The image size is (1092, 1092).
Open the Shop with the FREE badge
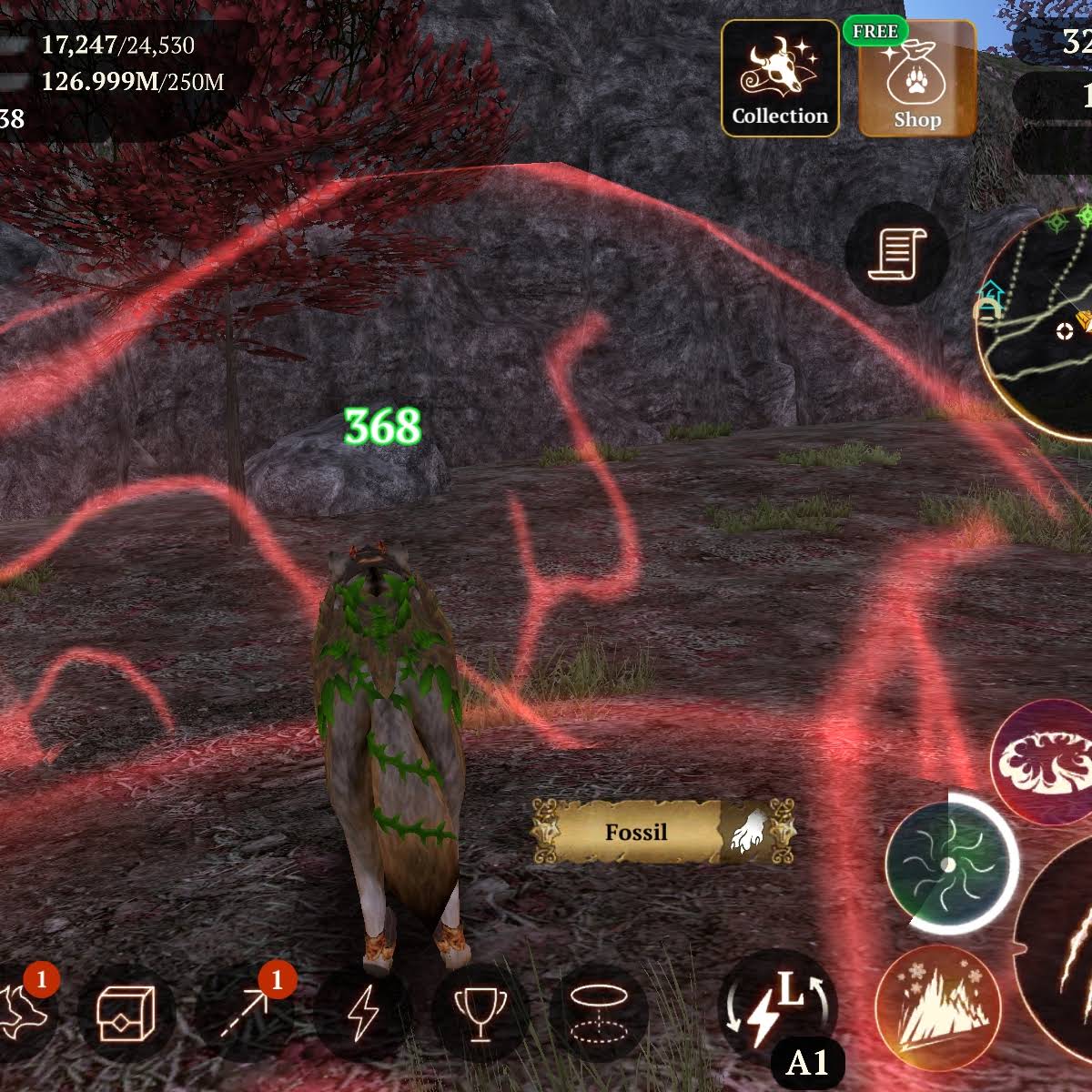tap(916, 82)
